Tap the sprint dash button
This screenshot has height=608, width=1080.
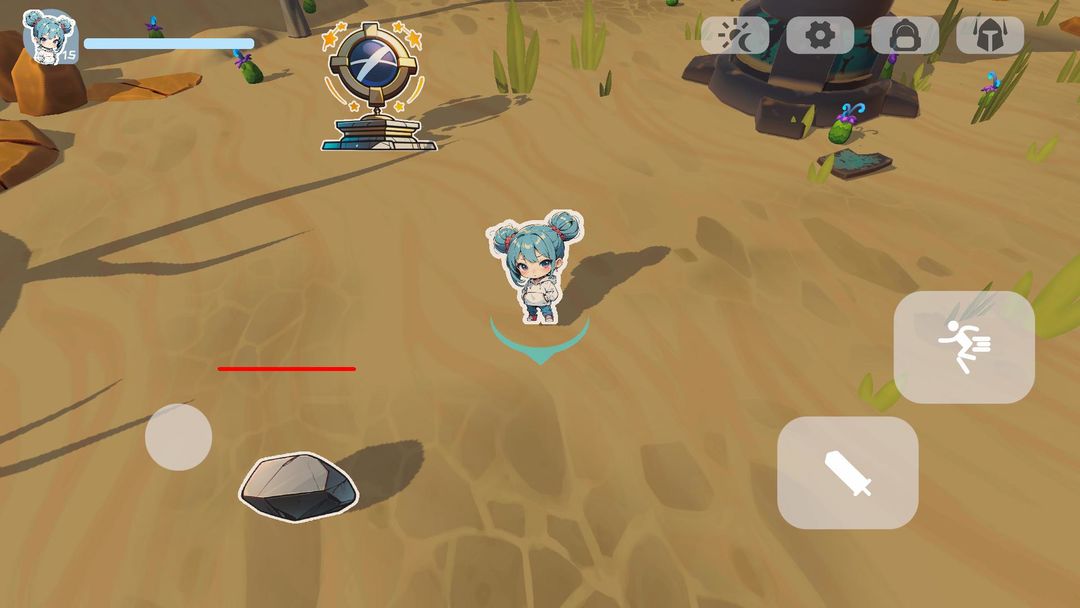tap(964, 347)
